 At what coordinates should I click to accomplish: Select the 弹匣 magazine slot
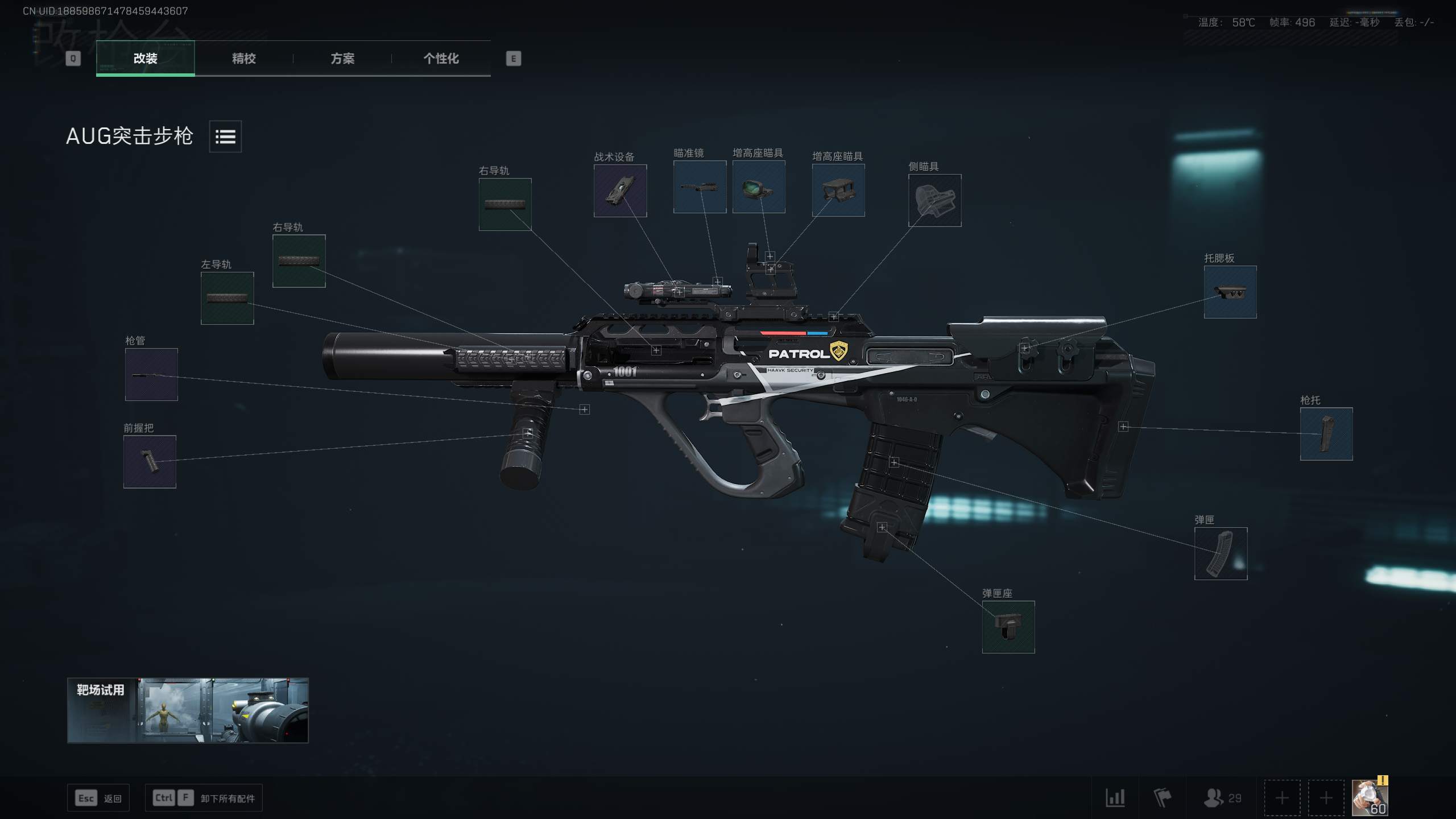coord(1221,553)
